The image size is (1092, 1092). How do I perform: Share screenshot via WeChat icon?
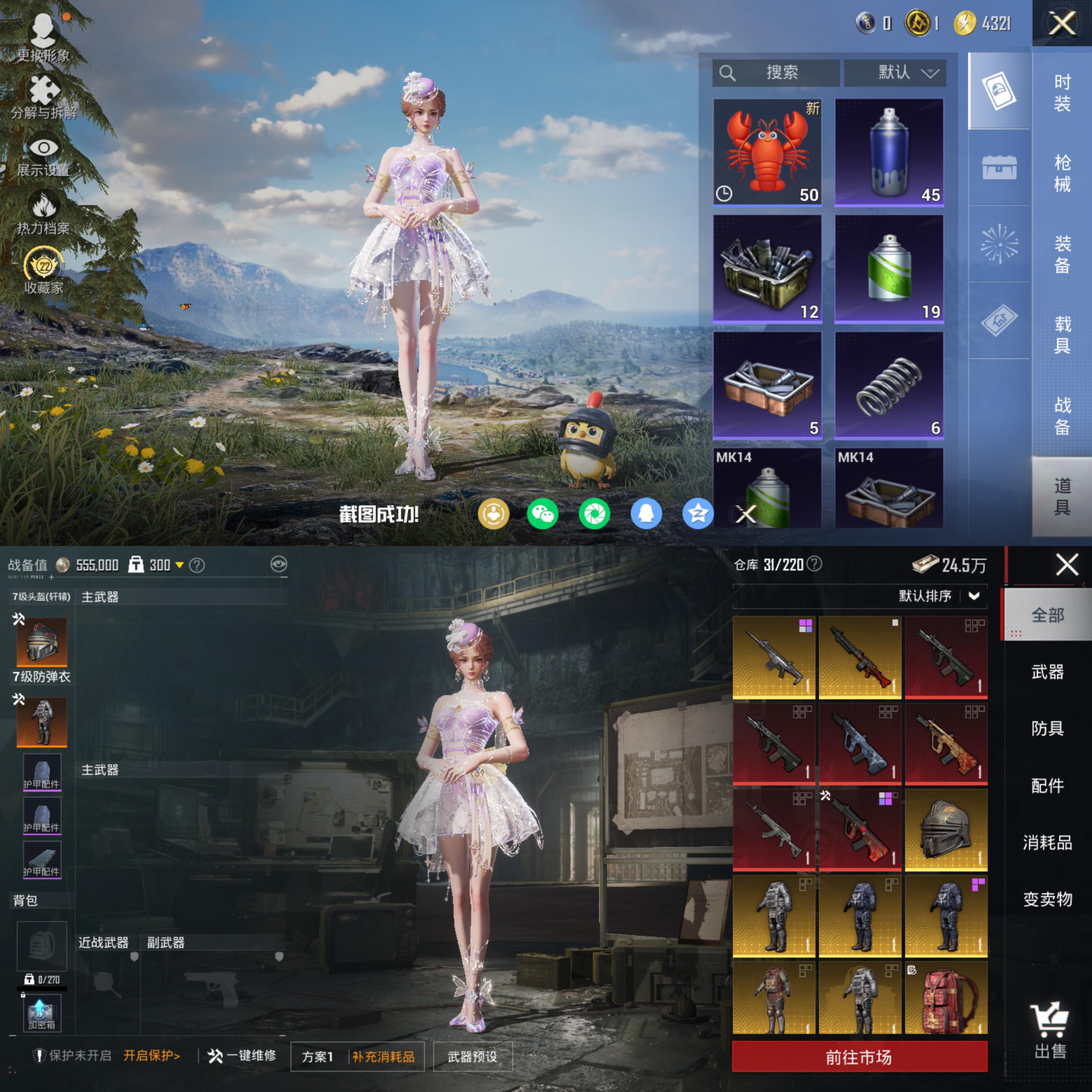click(x=542, y=514)
